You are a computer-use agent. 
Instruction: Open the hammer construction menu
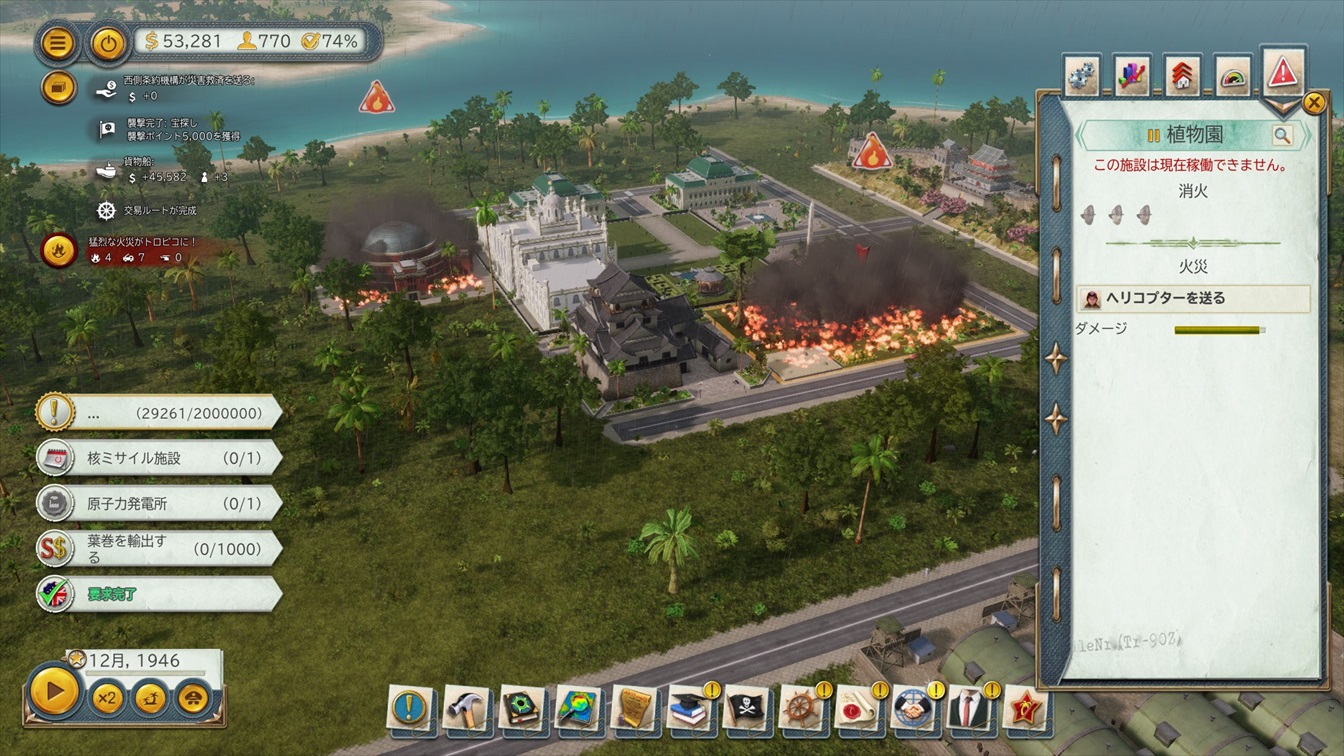point(465,707)
